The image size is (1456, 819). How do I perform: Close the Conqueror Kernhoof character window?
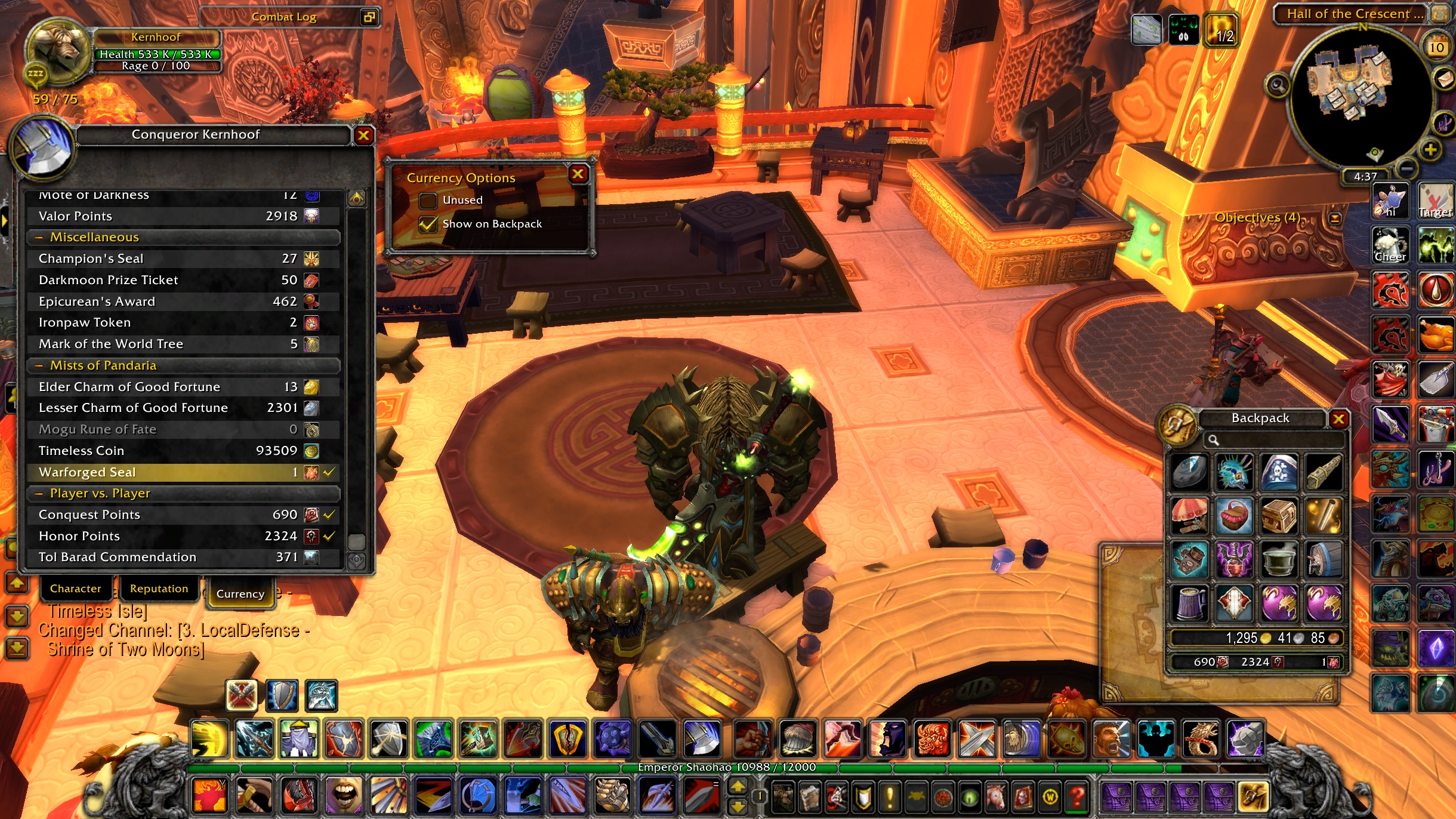[x=363, y=136]
